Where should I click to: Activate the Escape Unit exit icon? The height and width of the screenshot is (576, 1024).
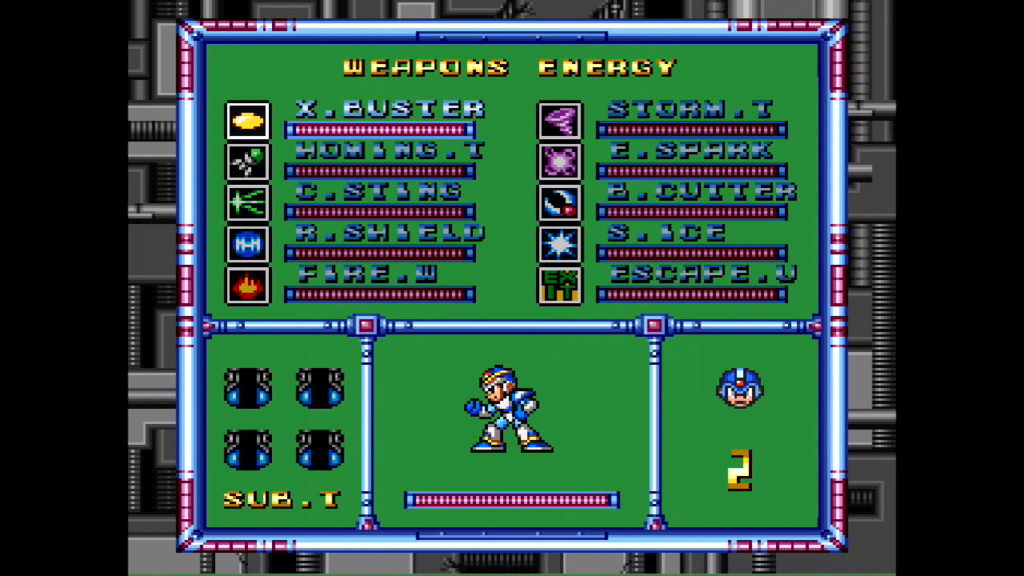559,285
